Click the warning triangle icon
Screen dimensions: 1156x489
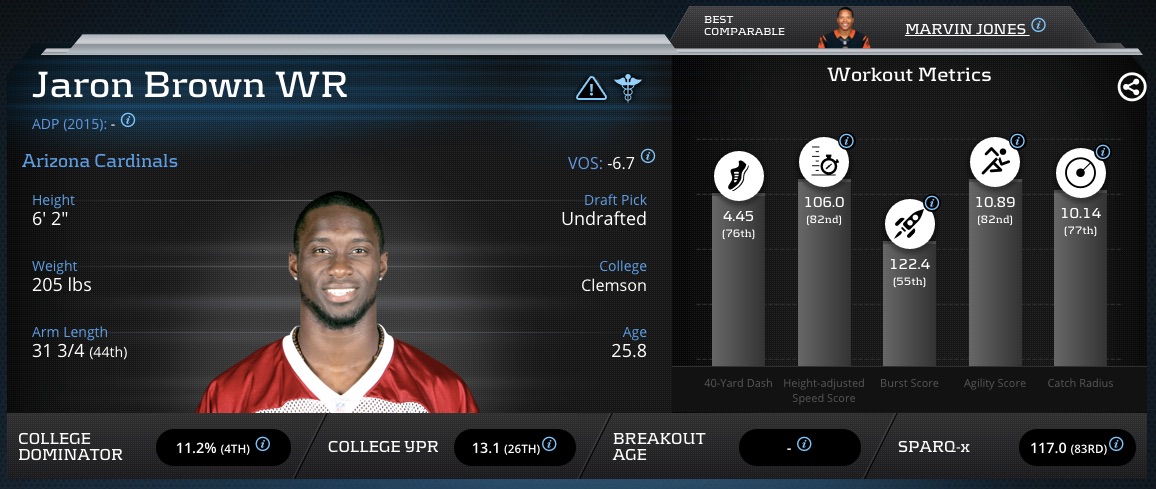pyautogui.click(x=592, y=88)
